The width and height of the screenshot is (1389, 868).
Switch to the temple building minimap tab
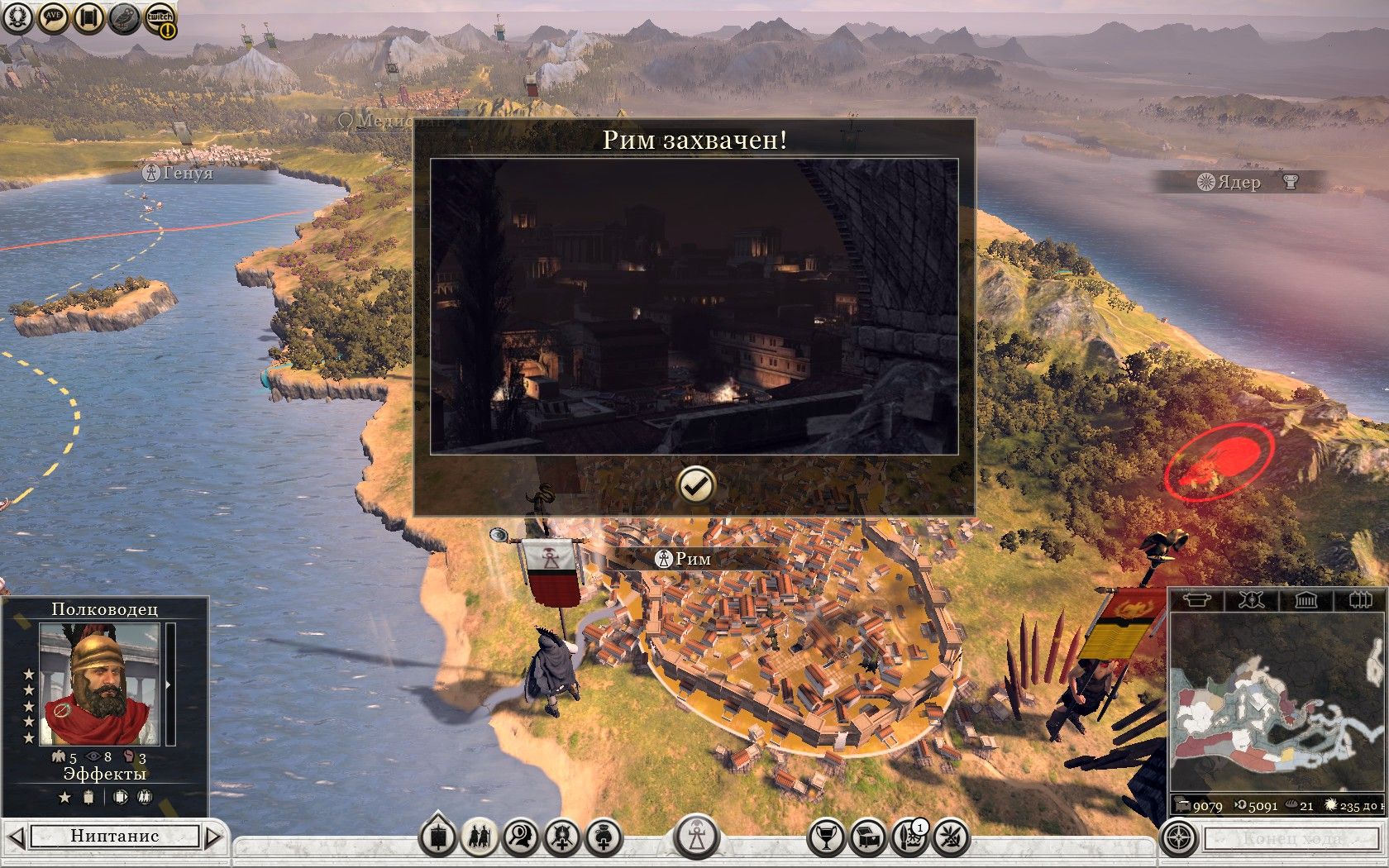pyautogui.click(x=1305, y=599)
